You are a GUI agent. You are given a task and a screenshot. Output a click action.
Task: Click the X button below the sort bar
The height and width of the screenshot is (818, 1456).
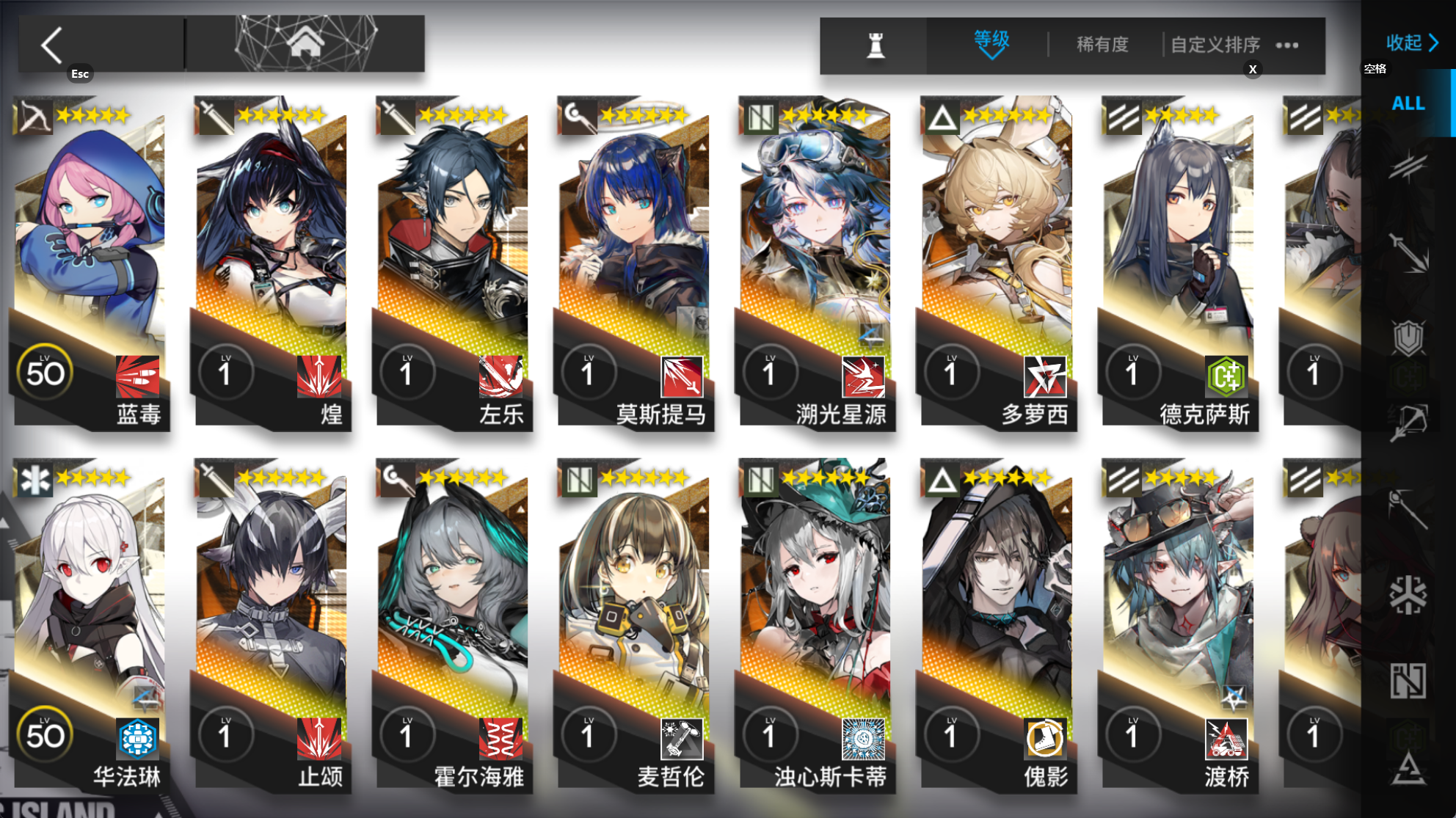[1253, 69]
